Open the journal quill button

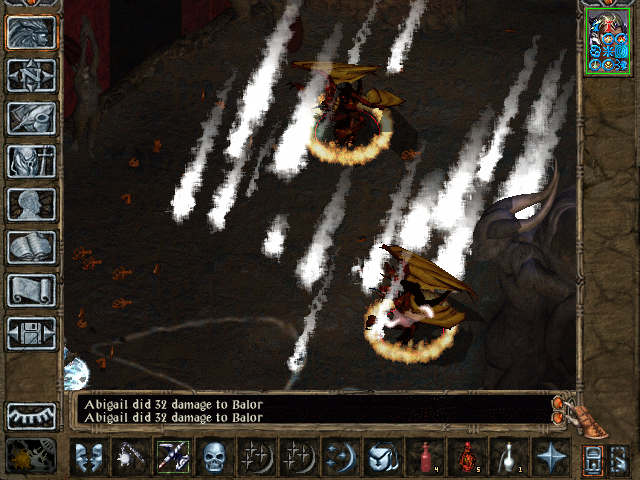pyautogui.click(x=32, y=118)
